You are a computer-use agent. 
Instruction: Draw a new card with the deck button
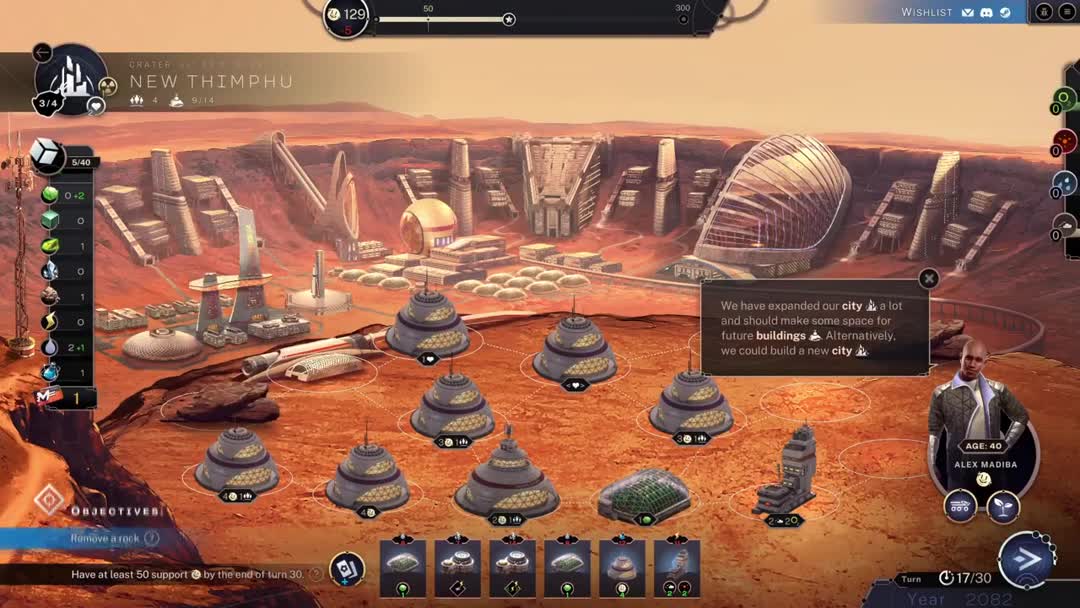click(x=347, y=569)
